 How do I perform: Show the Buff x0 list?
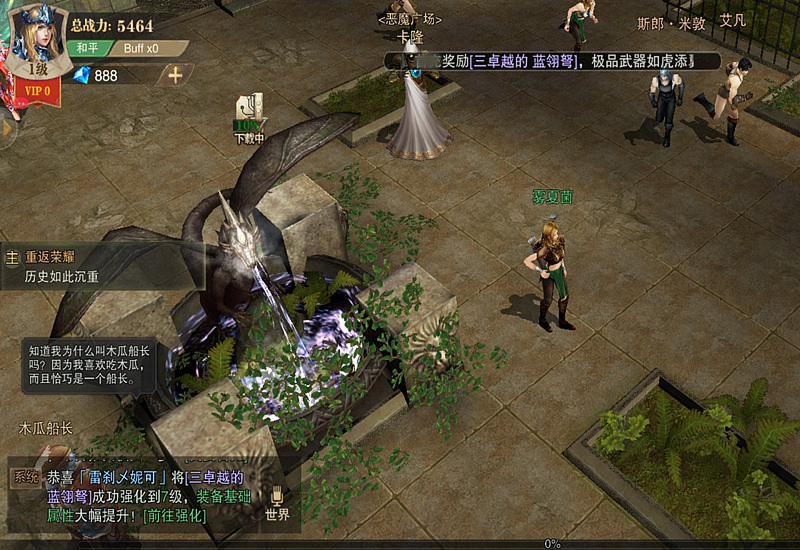coord(142,48)
